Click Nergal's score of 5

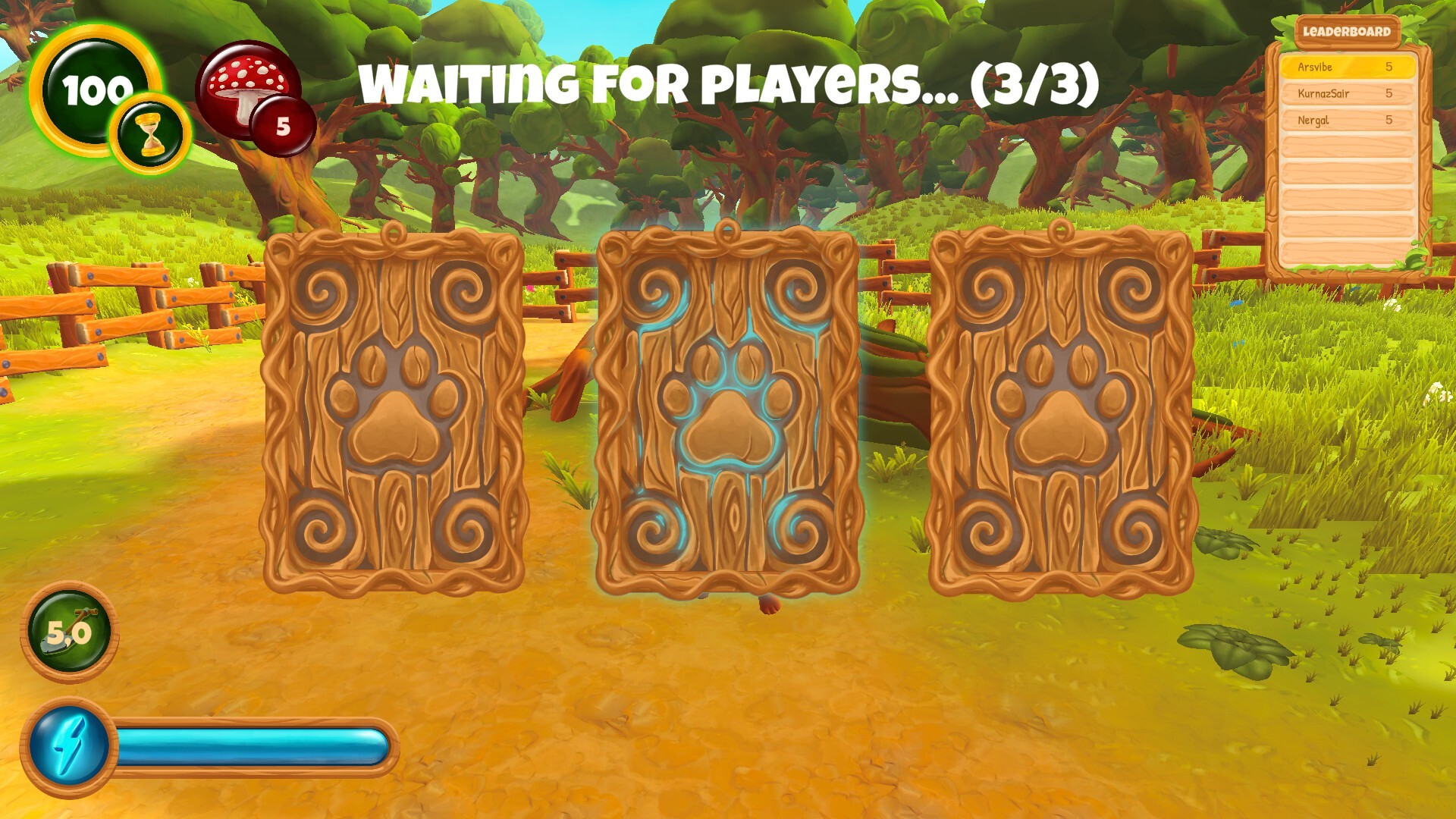click(x=1389, y=121)
